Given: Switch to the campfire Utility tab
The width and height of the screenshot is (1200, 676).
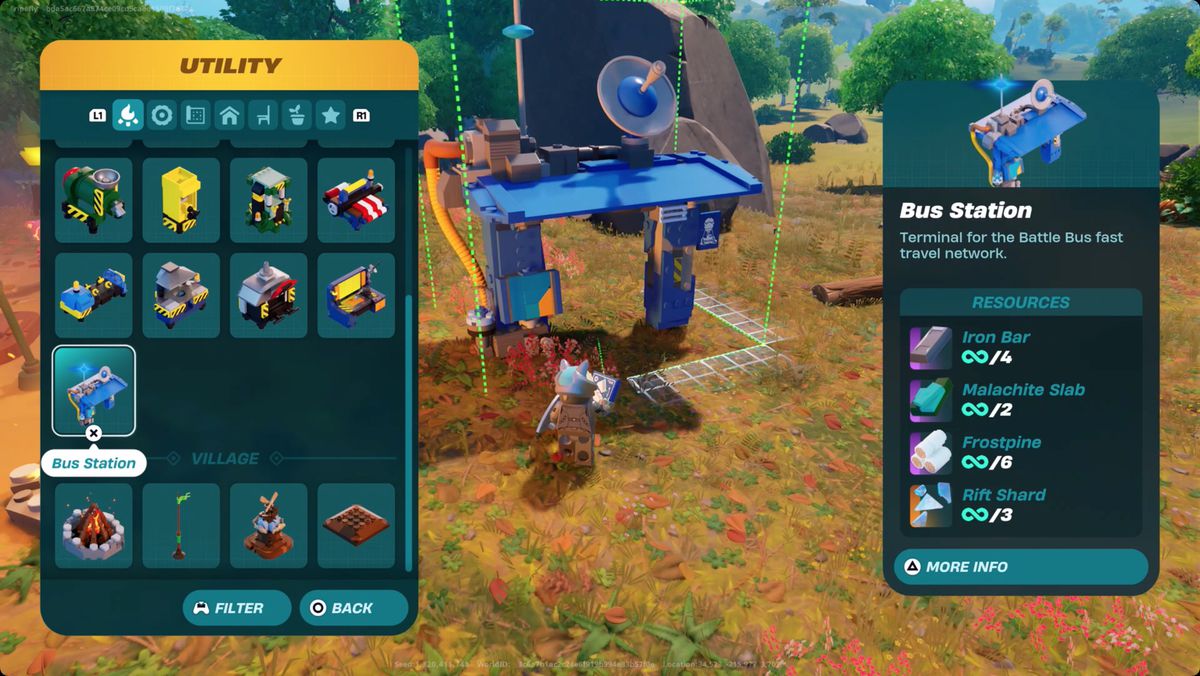Looking at the screenshot, I should click(x=128, y=116).
